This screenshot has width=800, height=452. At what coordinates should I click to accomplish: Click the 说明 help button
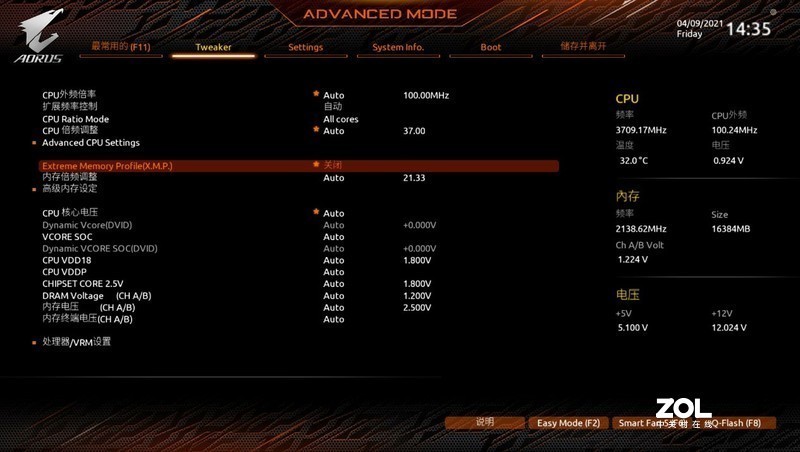485,422
